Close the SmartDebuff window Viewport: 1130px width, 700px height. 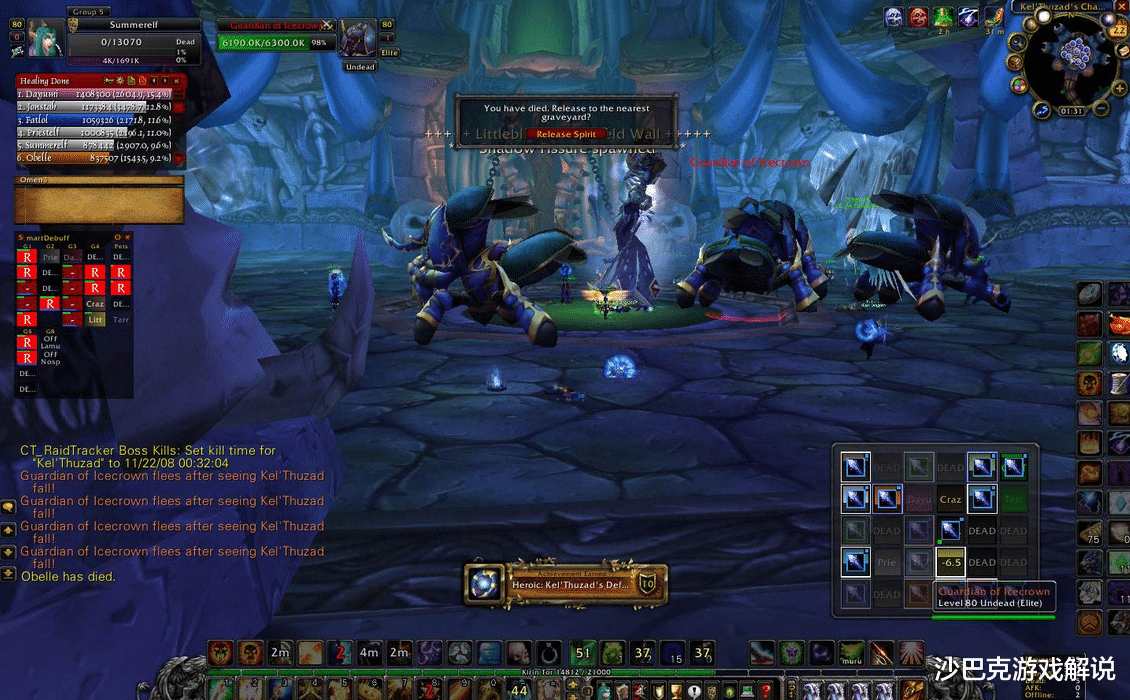click(x=129, y=238)
